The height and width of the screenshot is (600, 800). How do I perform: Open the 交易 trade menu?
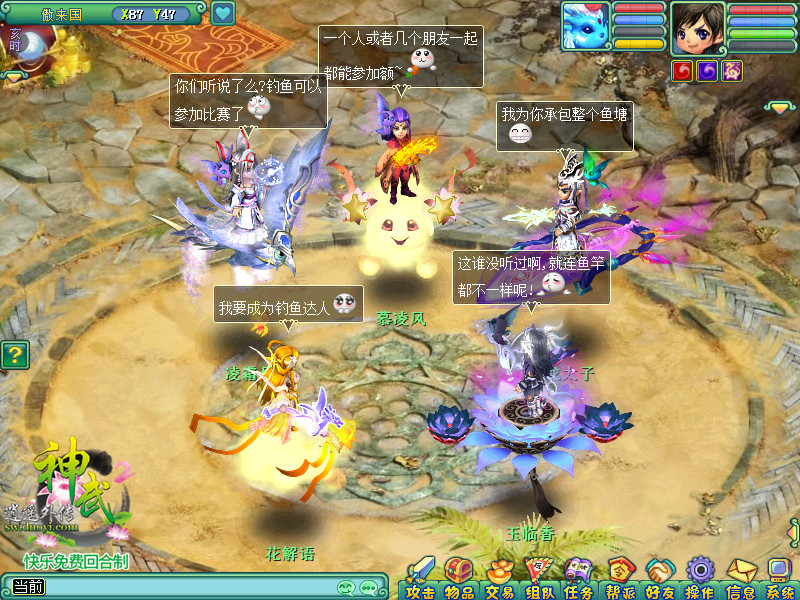click(499, 577)
